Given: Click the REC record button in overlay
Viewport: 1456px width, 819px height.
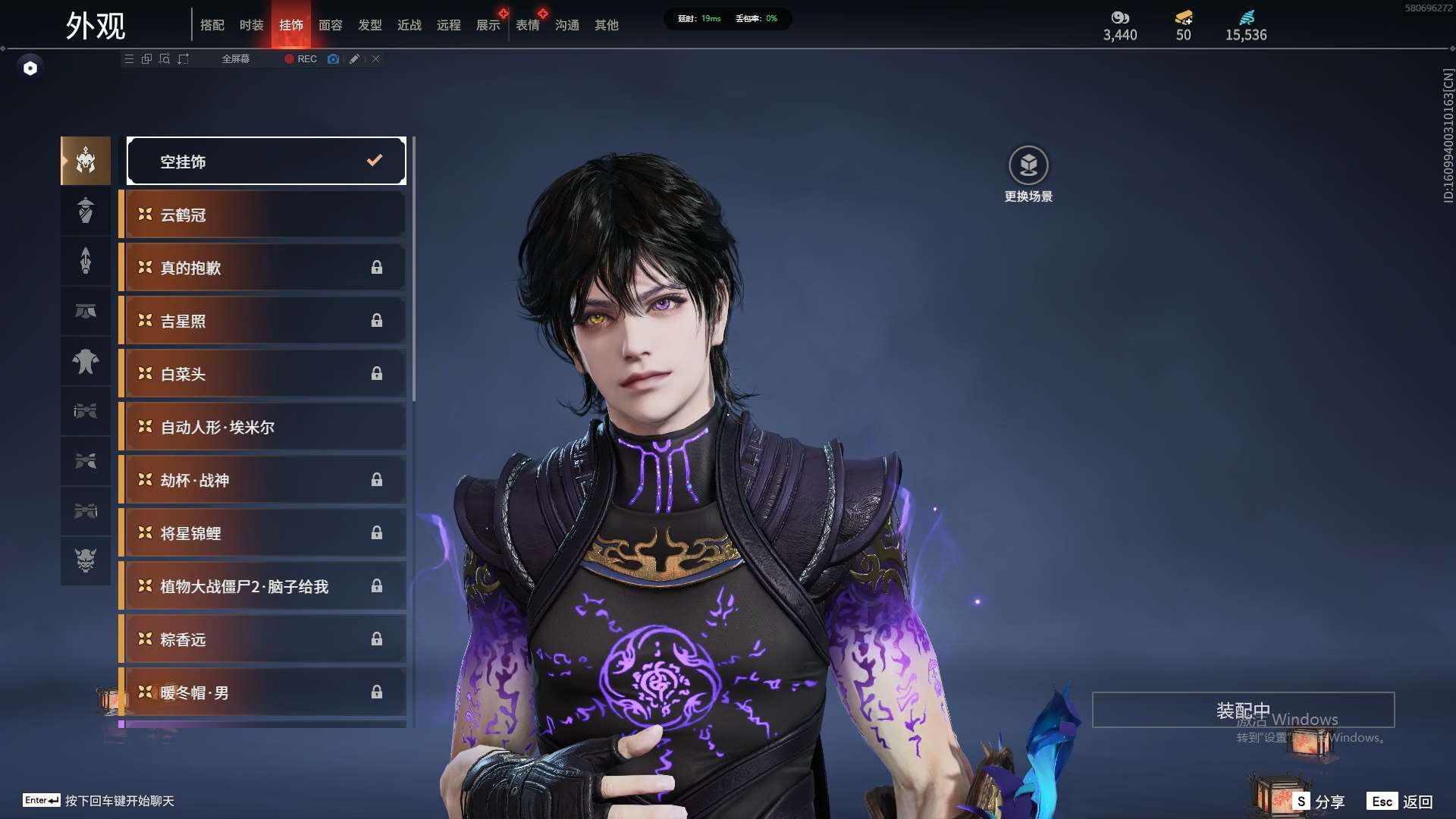Looking at the screenshot, I should click(301, 59).
